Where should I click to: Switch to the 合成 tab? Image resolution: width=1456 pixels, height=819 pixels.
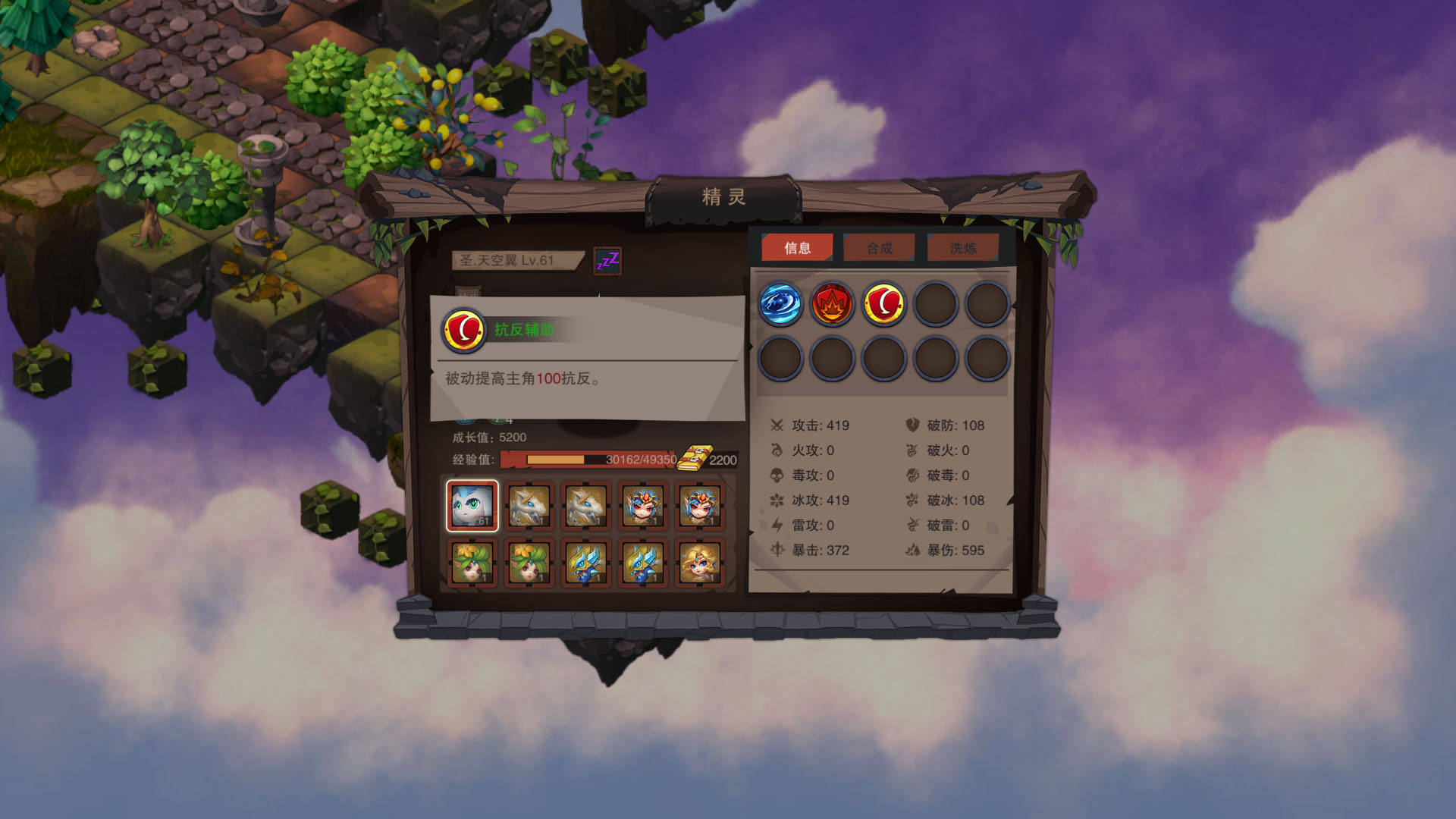click(880, 247)
